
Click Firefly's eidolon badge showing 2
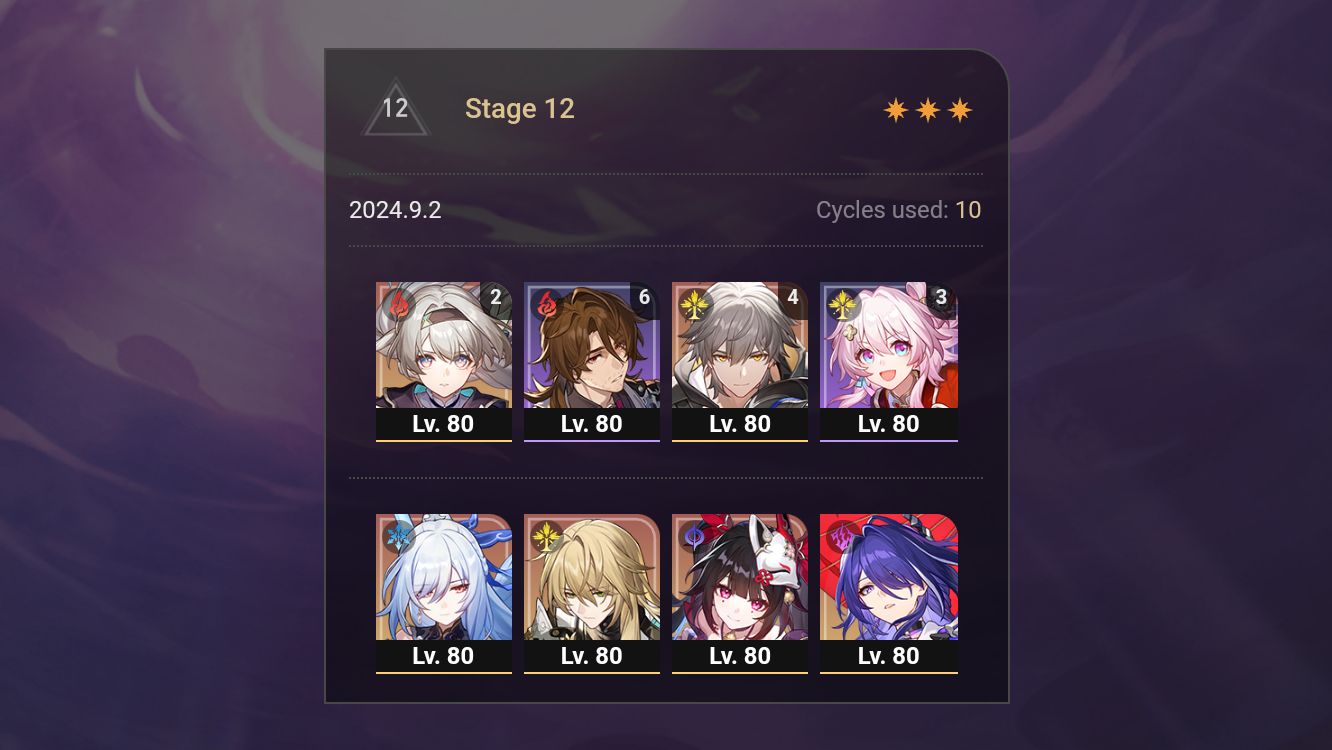click(x=496, y=297)
